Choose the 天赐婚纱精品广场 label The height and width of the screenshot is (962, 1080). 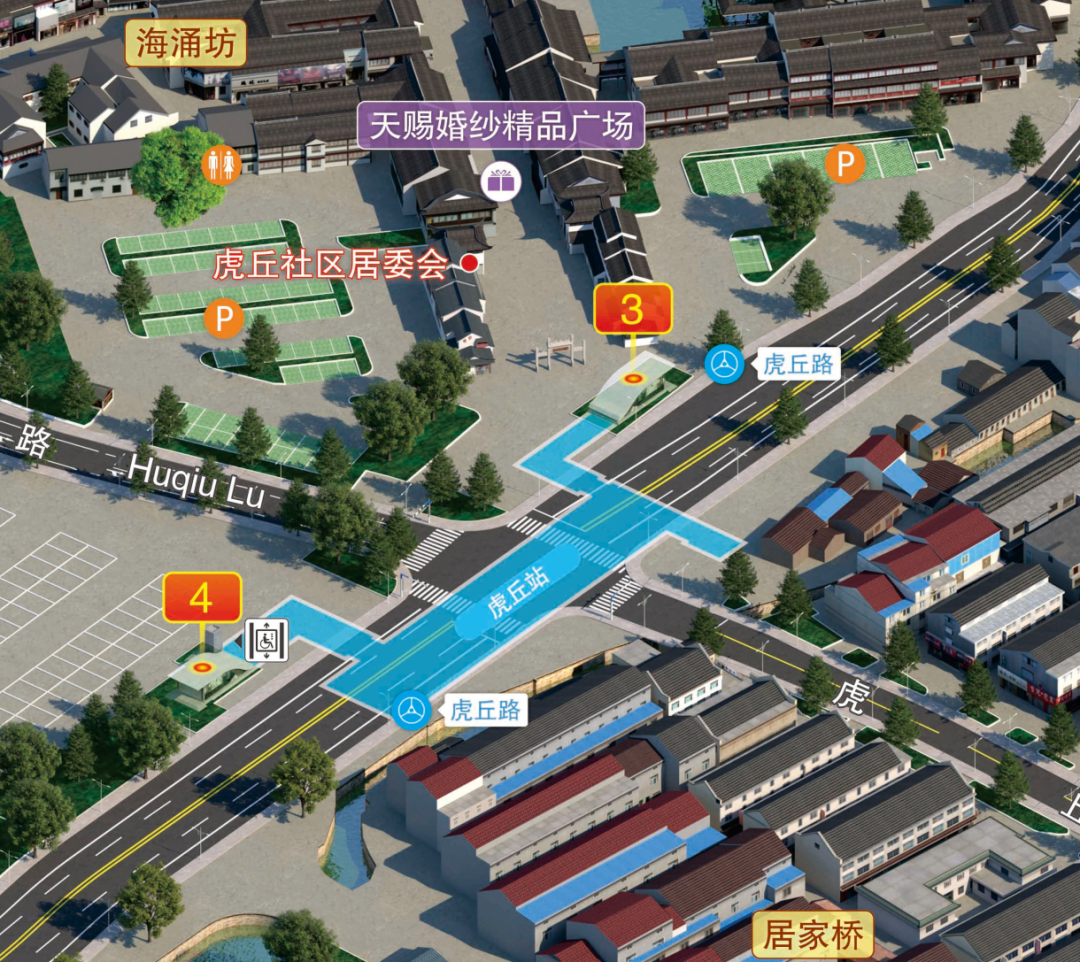tap(501, 127)
